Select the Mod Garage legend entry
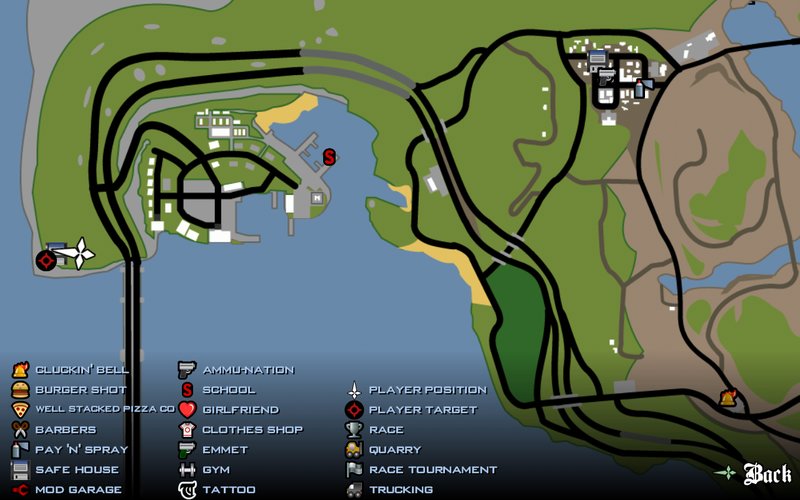Image resolution: width=800 pixels, height=500 pixels. [x=78, y=490]
